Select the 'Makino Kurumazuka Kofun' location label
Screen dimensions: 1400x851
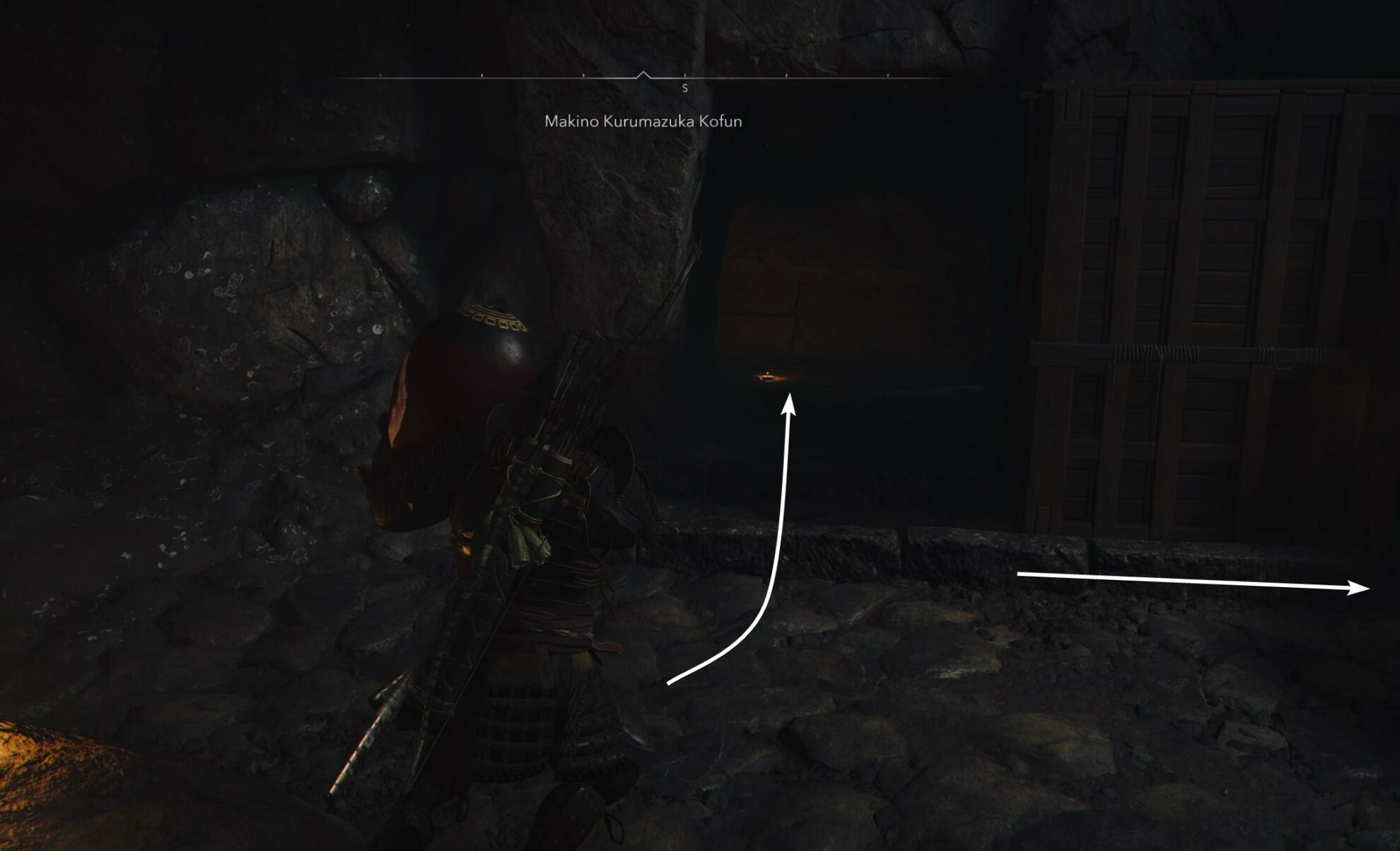pos(642,122)
